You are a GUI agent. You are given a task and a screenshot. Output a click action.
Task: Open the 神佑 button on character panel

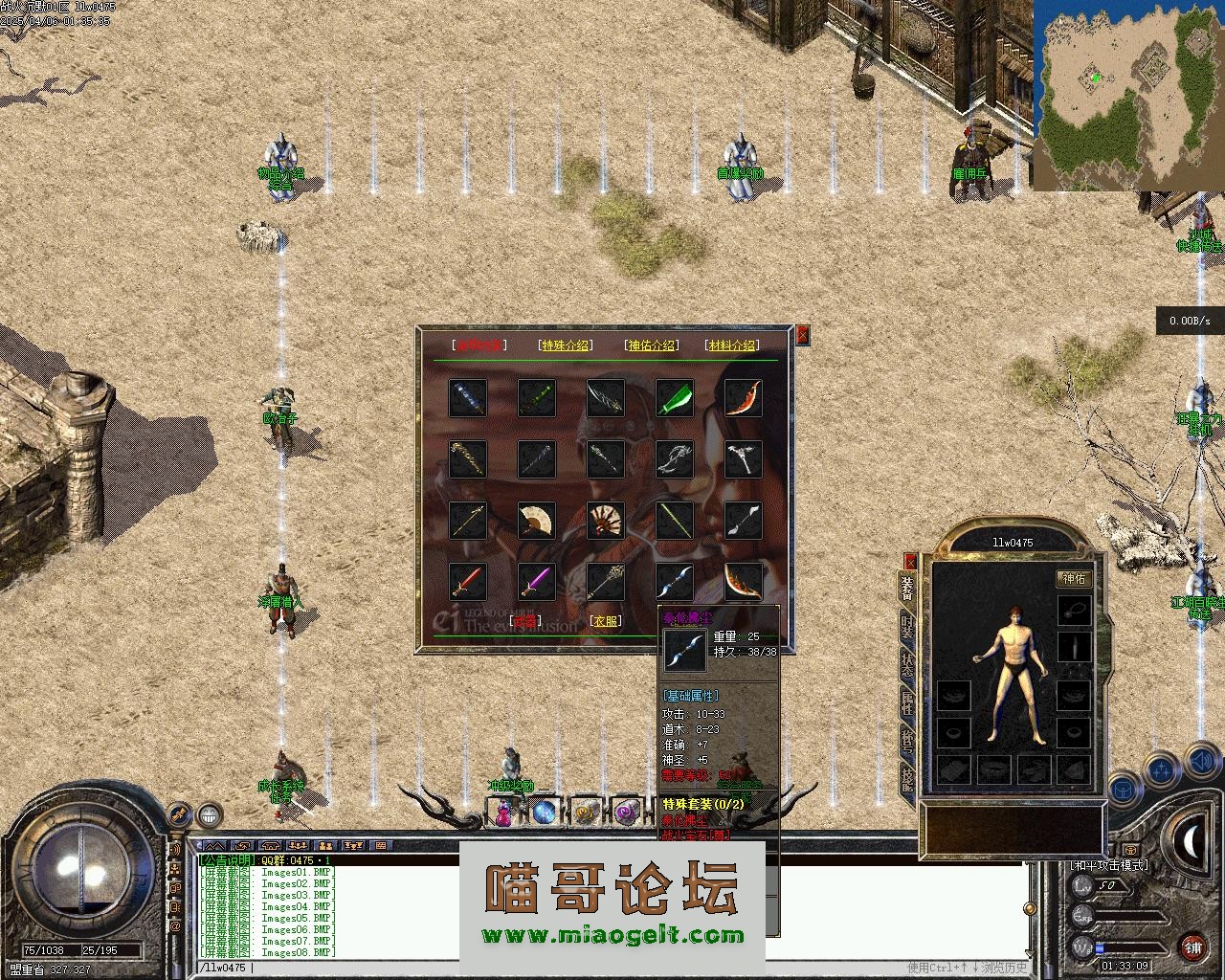[x=1074, y=578]
